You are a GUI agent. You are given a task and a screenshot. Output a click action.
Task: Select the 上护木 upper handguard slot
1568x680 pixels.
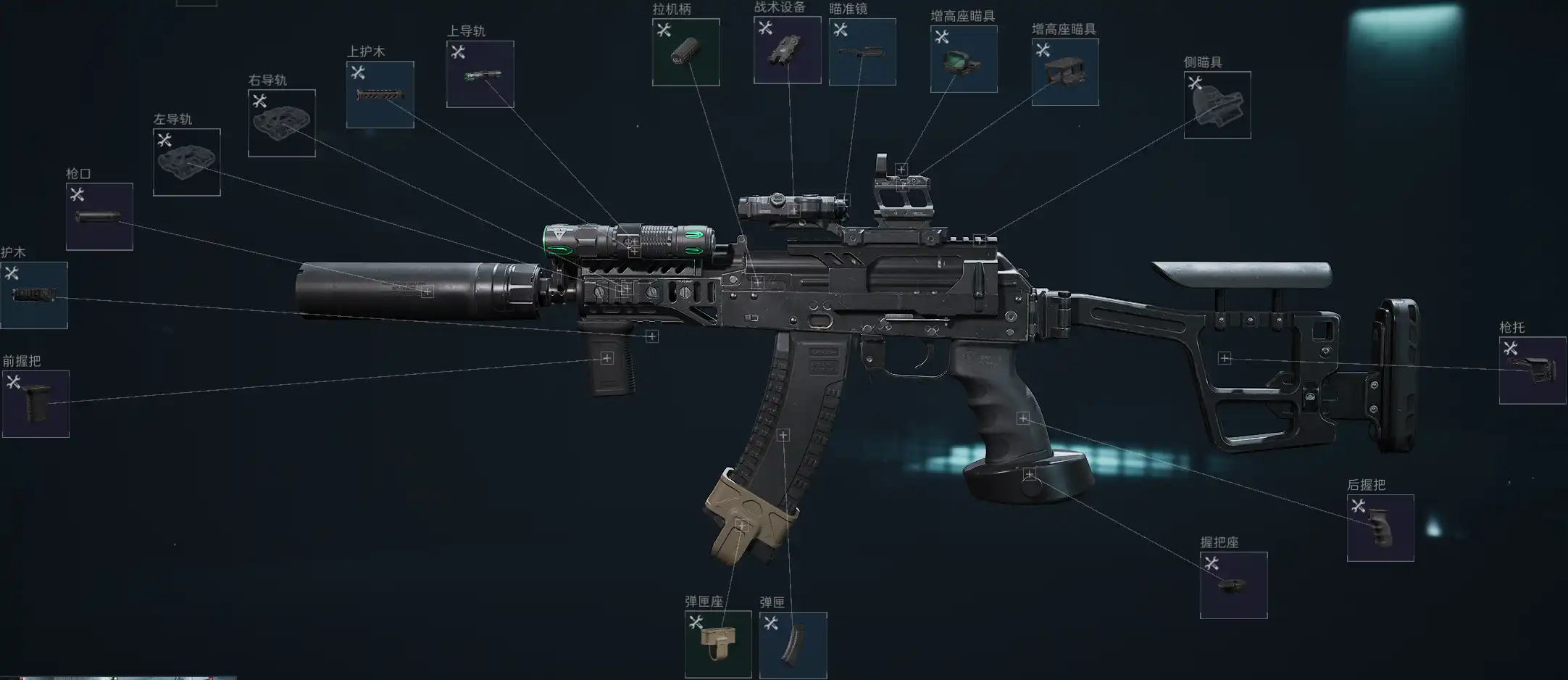point(380,95)
